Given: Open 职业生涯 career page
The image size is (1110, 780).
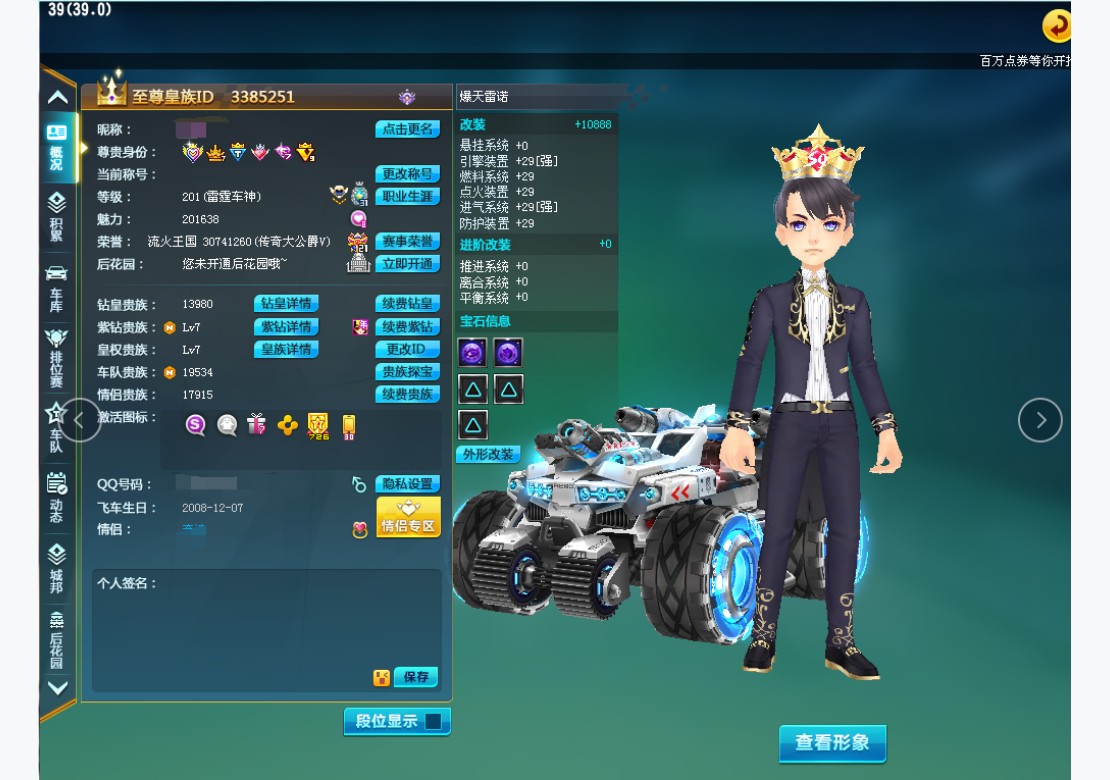Looking at the screenshot, I should 407,196.
